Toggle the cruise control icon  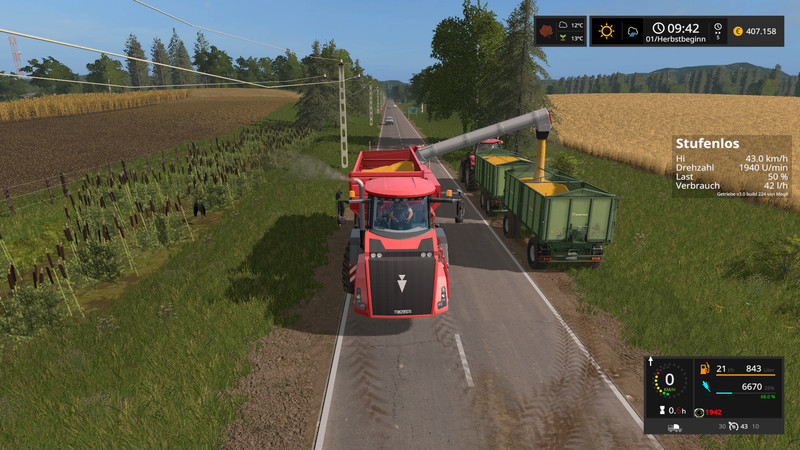pos(732,427)
